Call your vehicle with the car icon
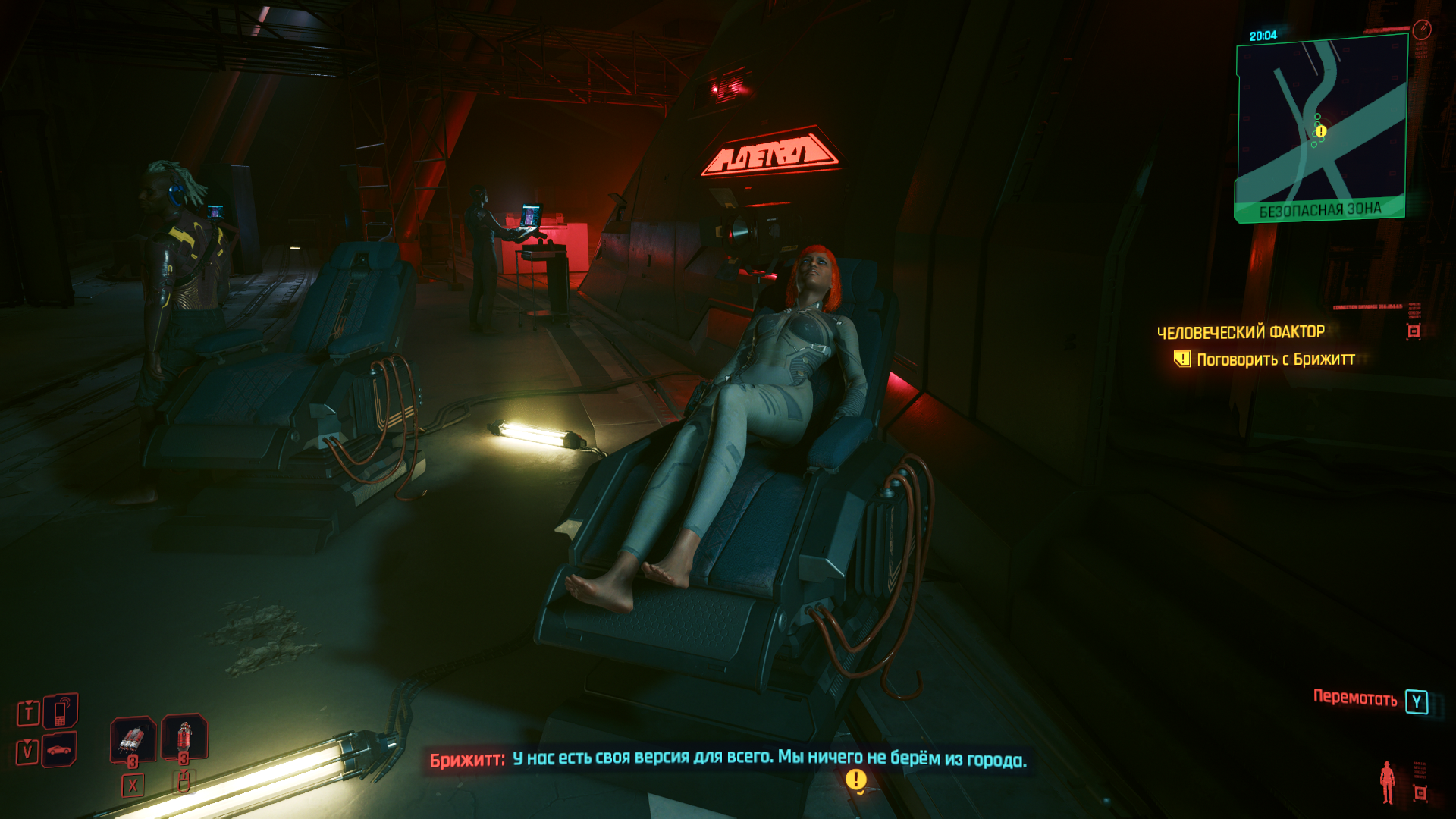Viewport: 1456px width, 819px height. [59, 750]
